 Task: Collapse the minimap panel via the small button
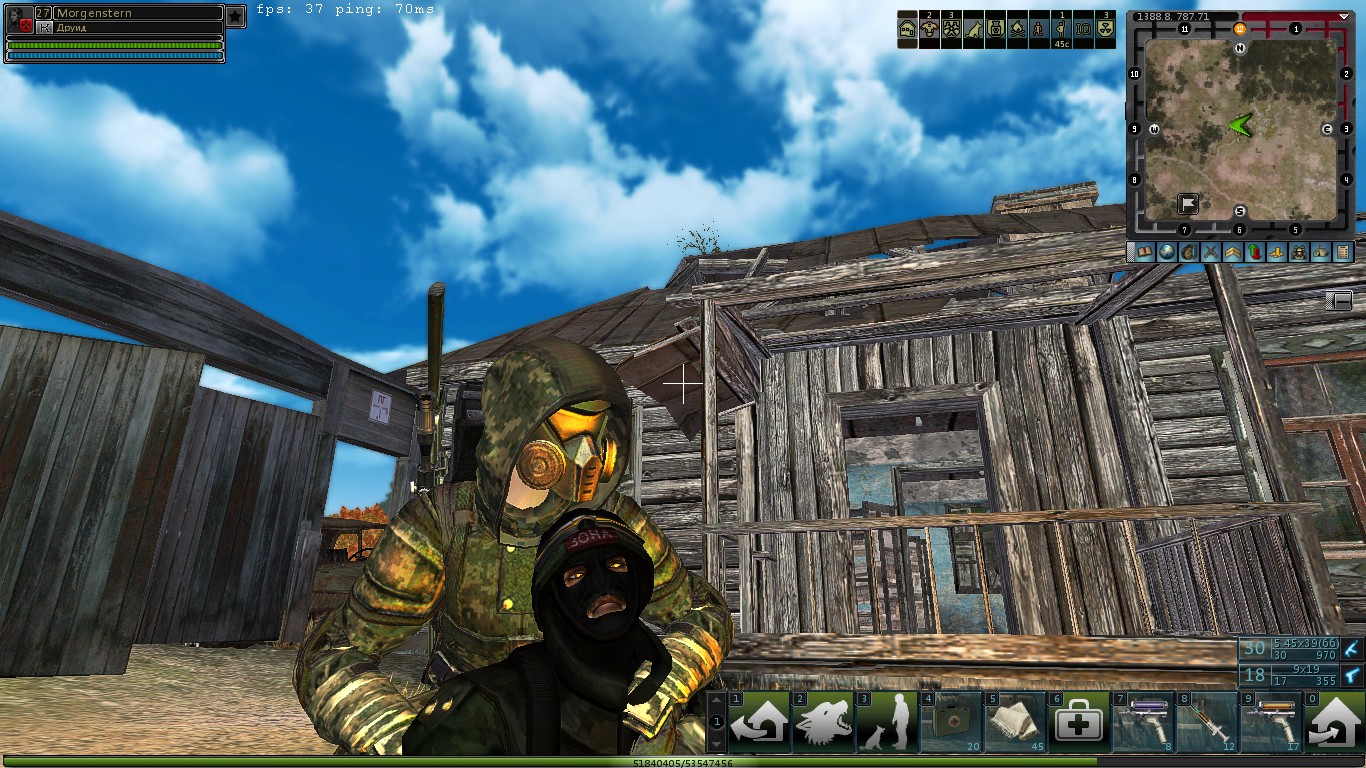1343,300
